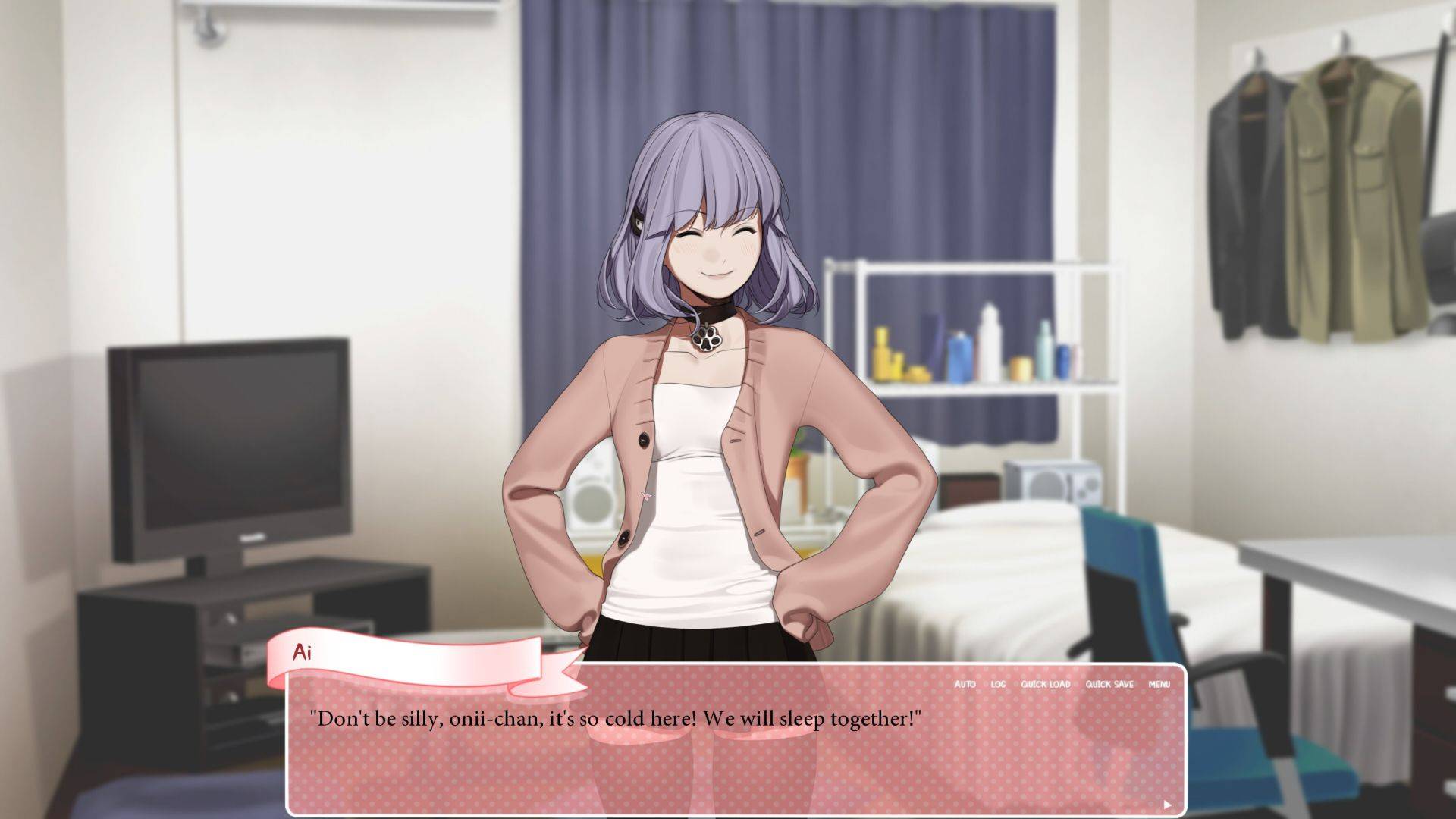Quick Save the current progress

[x=1109, y=684]
